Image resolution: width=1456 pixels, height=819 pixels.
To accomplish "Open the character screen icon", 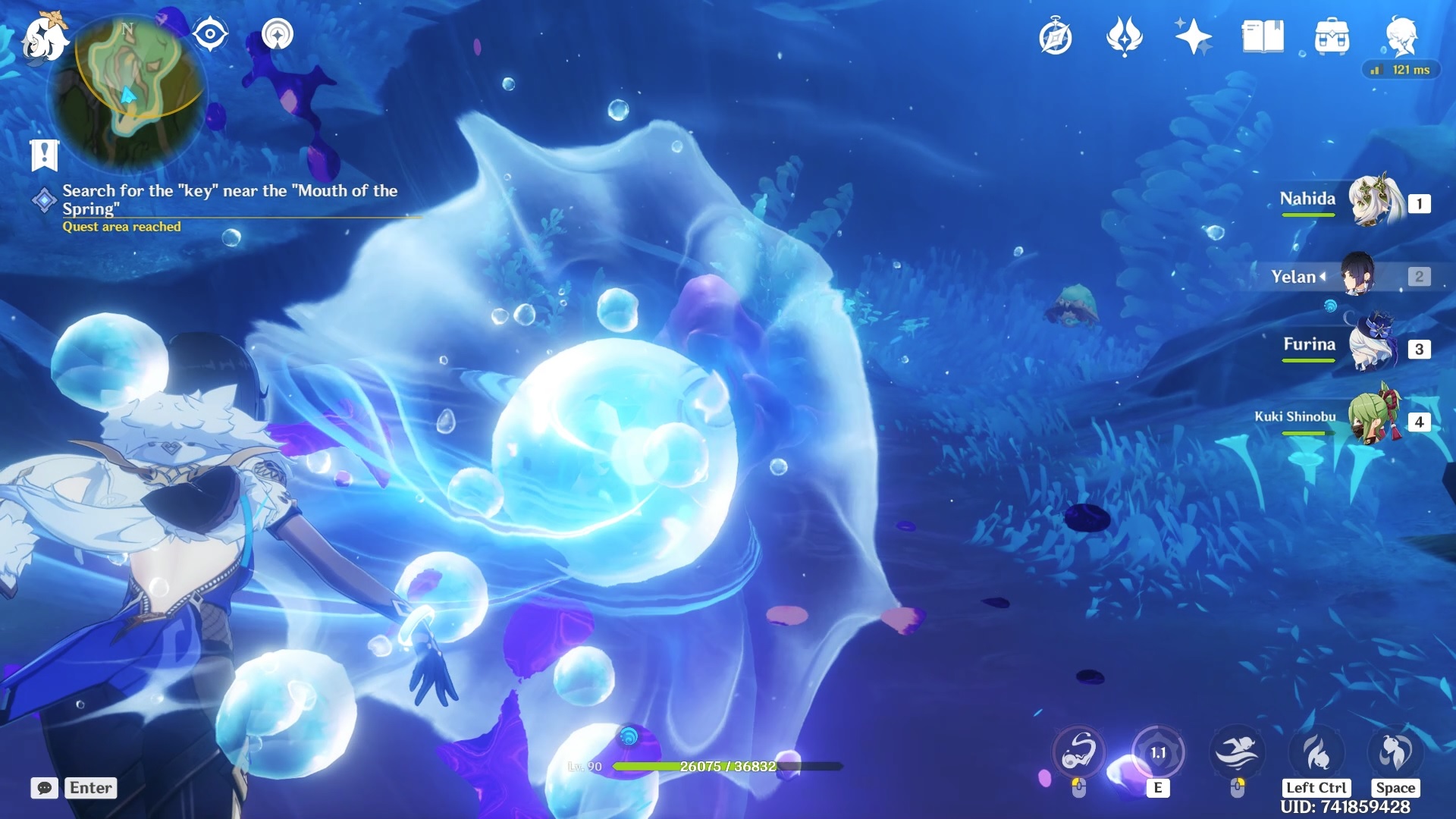I will [1401, 36].
